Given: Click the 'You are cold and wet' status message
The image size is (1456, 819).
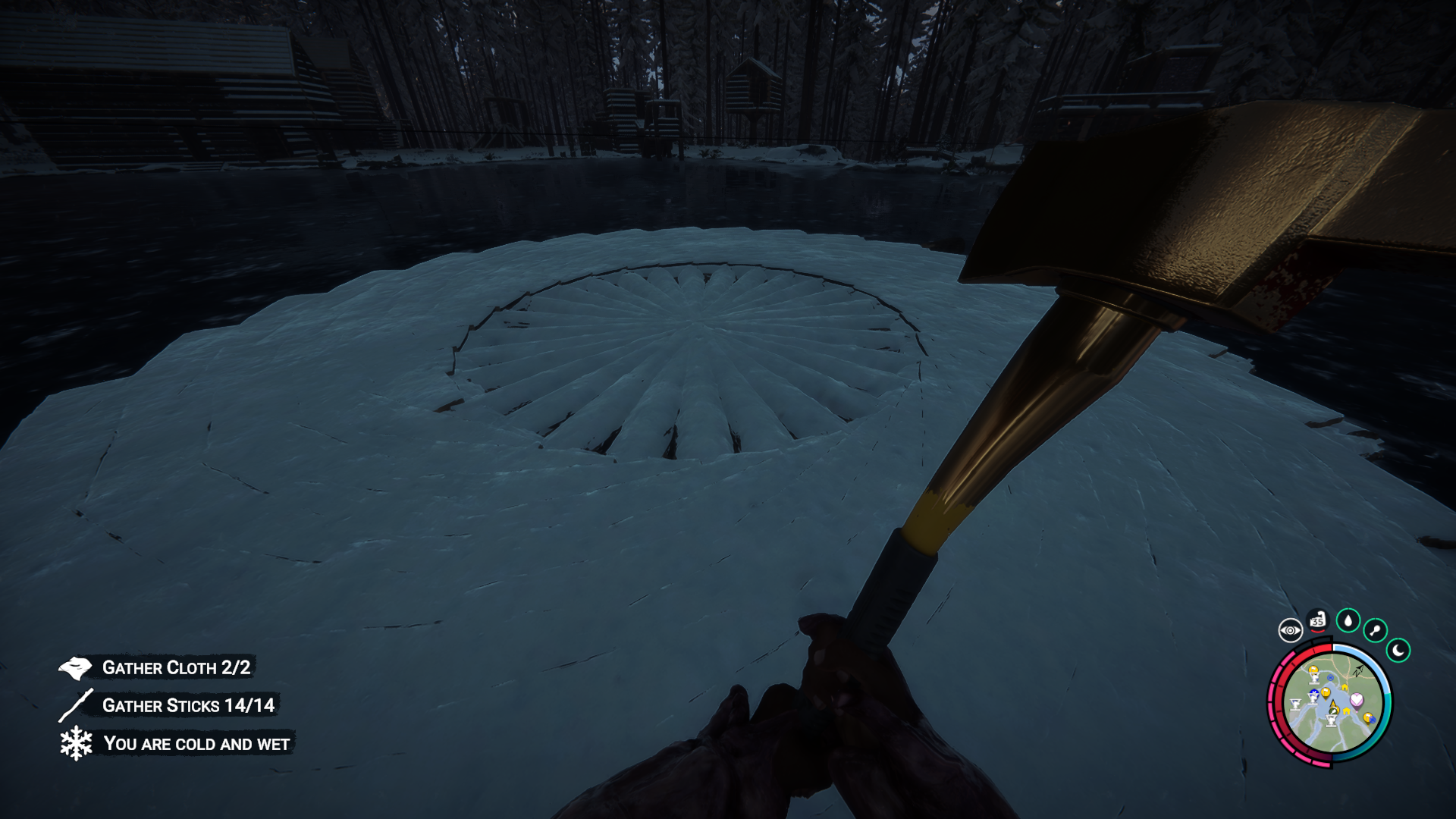Looking at the screenshot, I should click(x=197, y=744).
